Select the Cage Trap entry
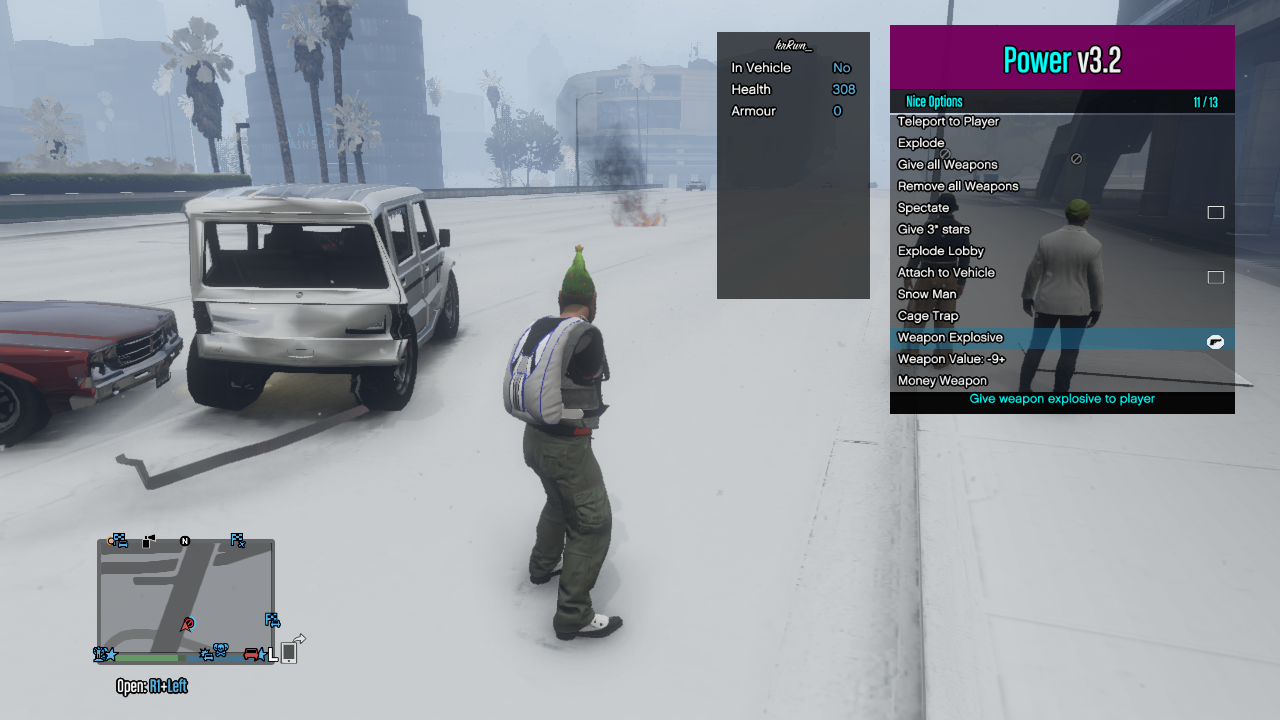This screenshot has width=1280, height=720. [928, 316]
